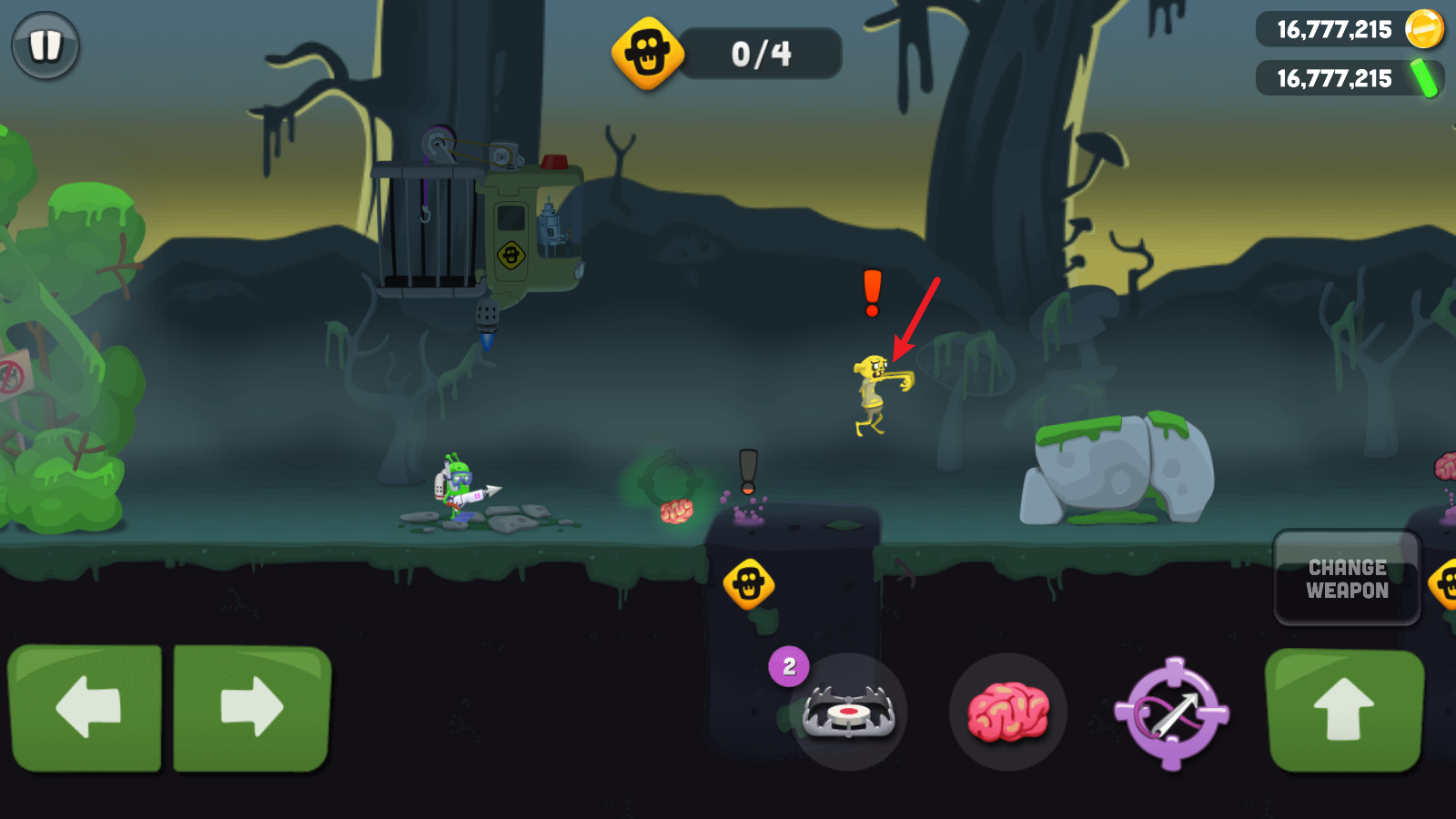This screenshot has height=819, width=1456.
Task: Move right with the right arrow button
Action: 251,707
